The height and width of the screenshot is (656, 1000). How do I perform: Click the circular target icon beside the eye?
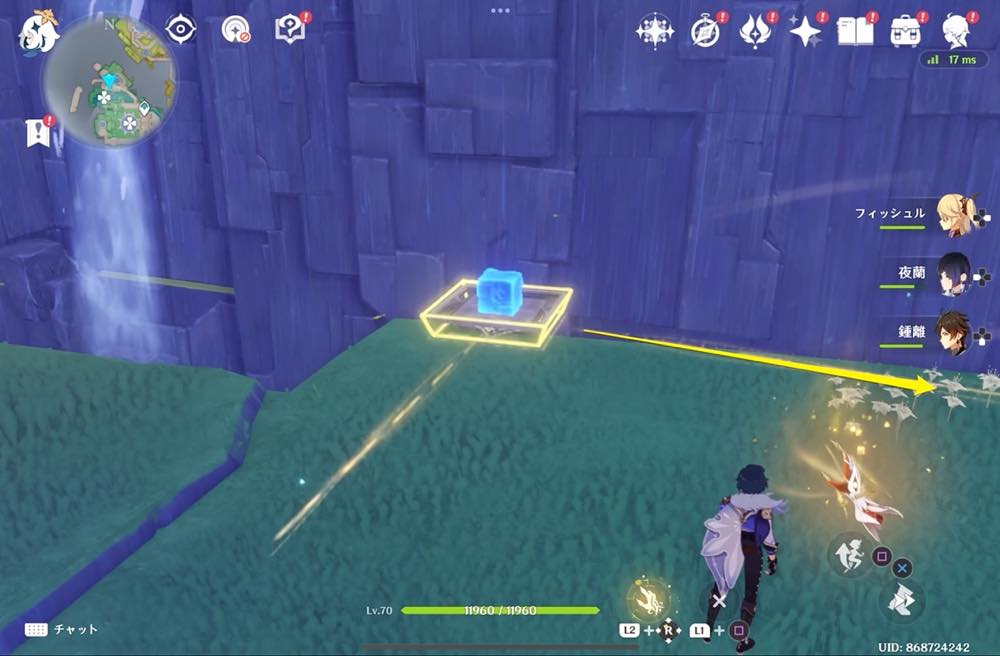click(x=236, y=30)
